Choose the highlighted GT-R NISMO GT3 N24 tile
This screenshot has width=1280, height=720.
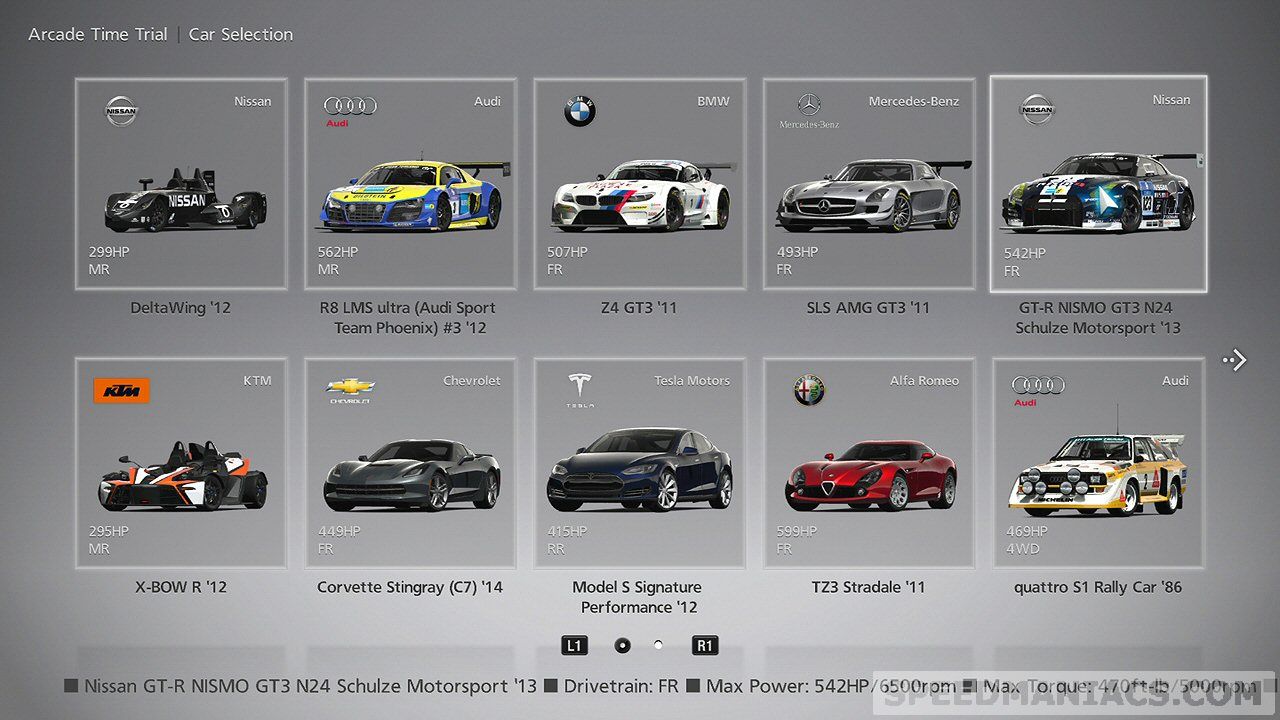coord(1098,185)
